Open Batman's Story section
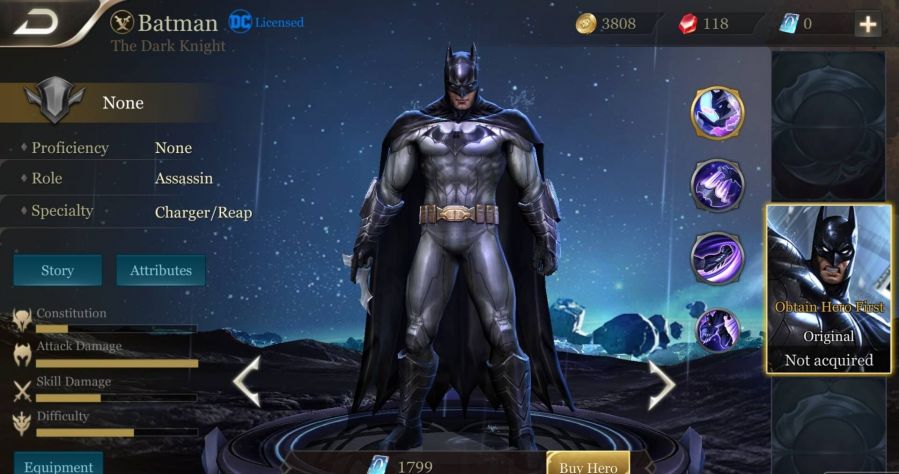Screen dimensions: 899x474 (x=57, y=270)
